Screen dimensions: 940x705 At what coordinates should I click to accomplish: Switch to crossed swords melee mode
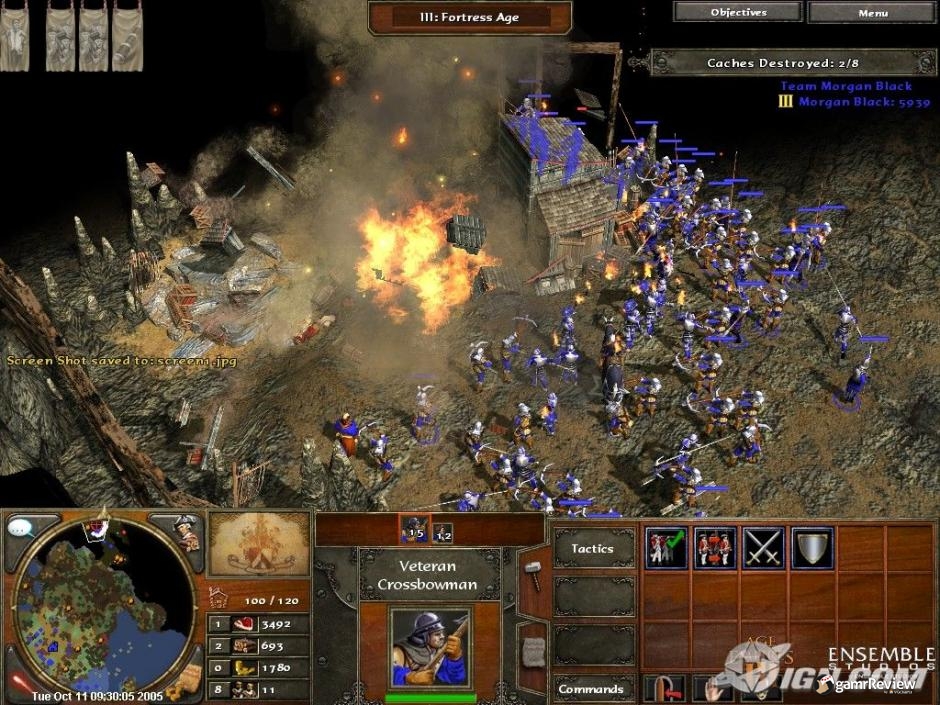pyautogui.click(x=763, y=548)
